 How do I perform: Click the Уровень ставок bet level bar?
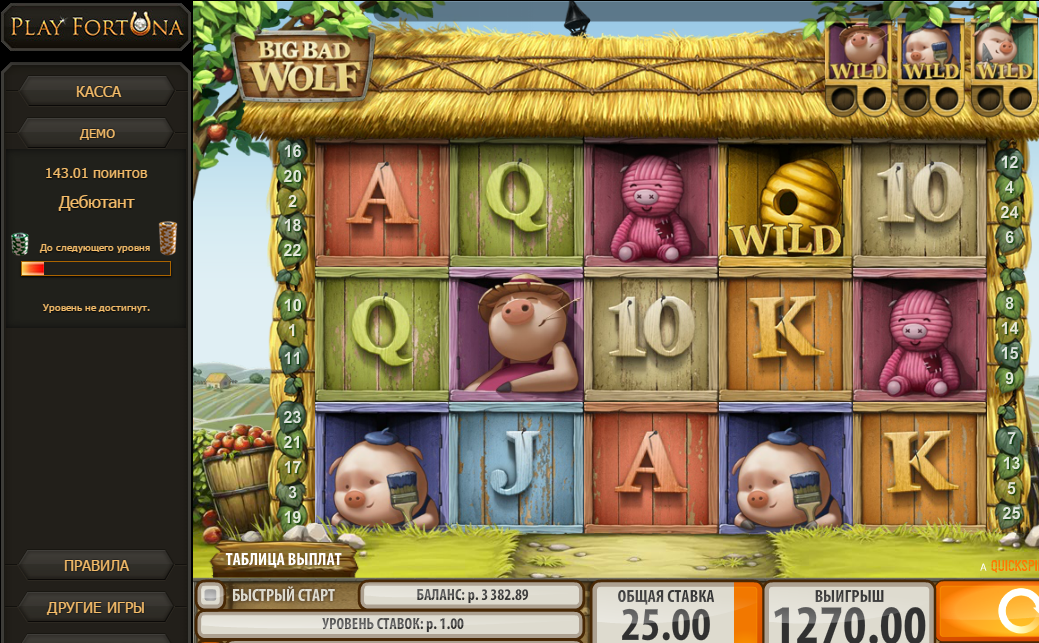click(x=390, y=625)
